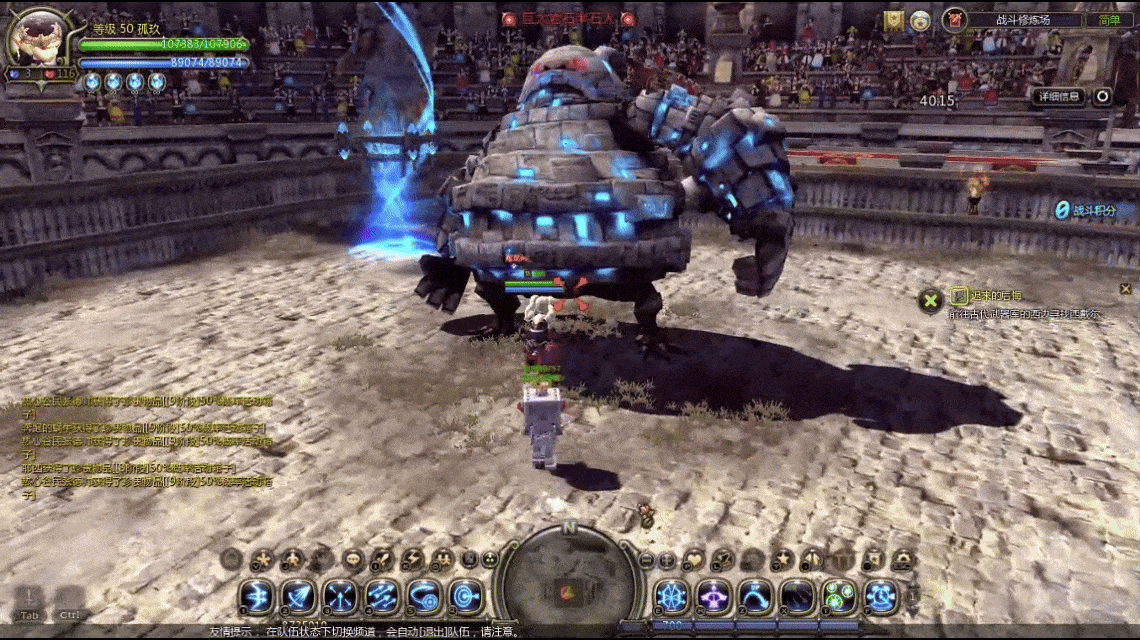Open the speech bubble chat menu icon

tap(354, 560)
